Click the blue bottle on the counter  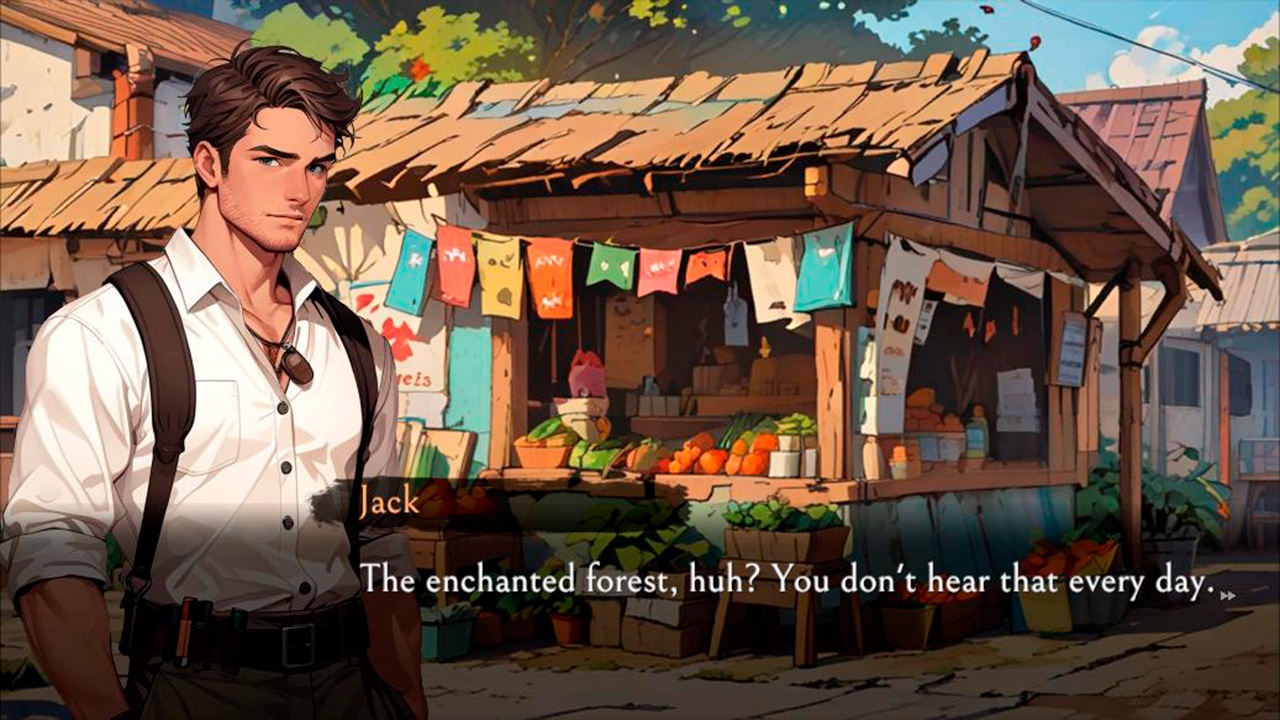pos(975,437)
